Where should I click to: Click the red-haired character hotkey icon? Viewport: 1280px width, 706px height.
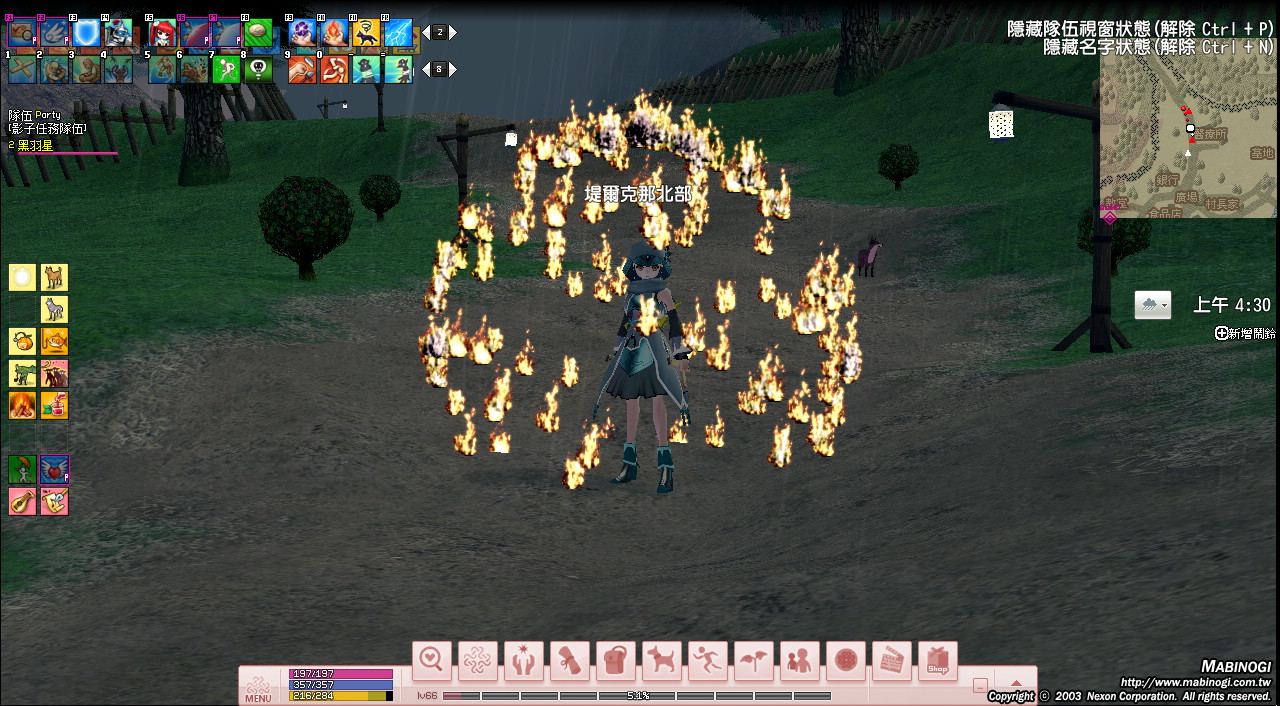click(163, 33)
